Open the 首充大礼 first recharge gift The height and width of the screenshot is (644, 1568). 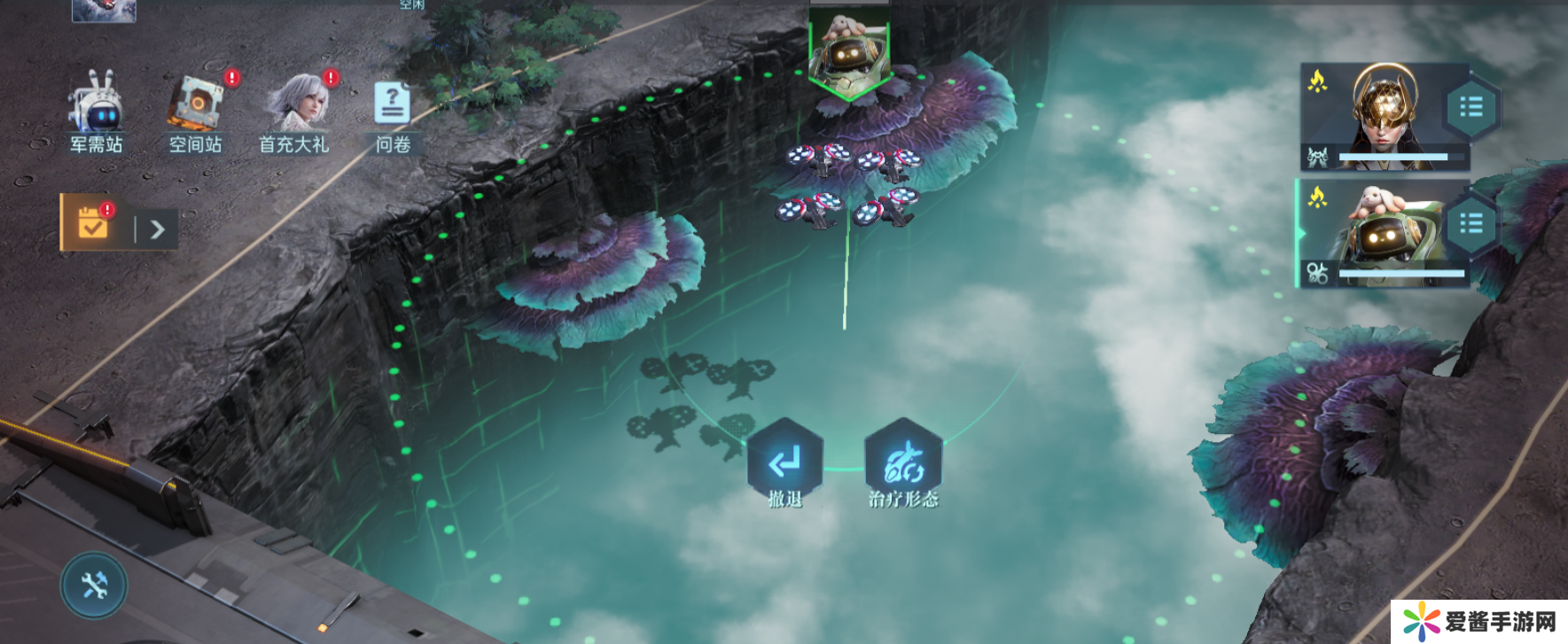295,112
